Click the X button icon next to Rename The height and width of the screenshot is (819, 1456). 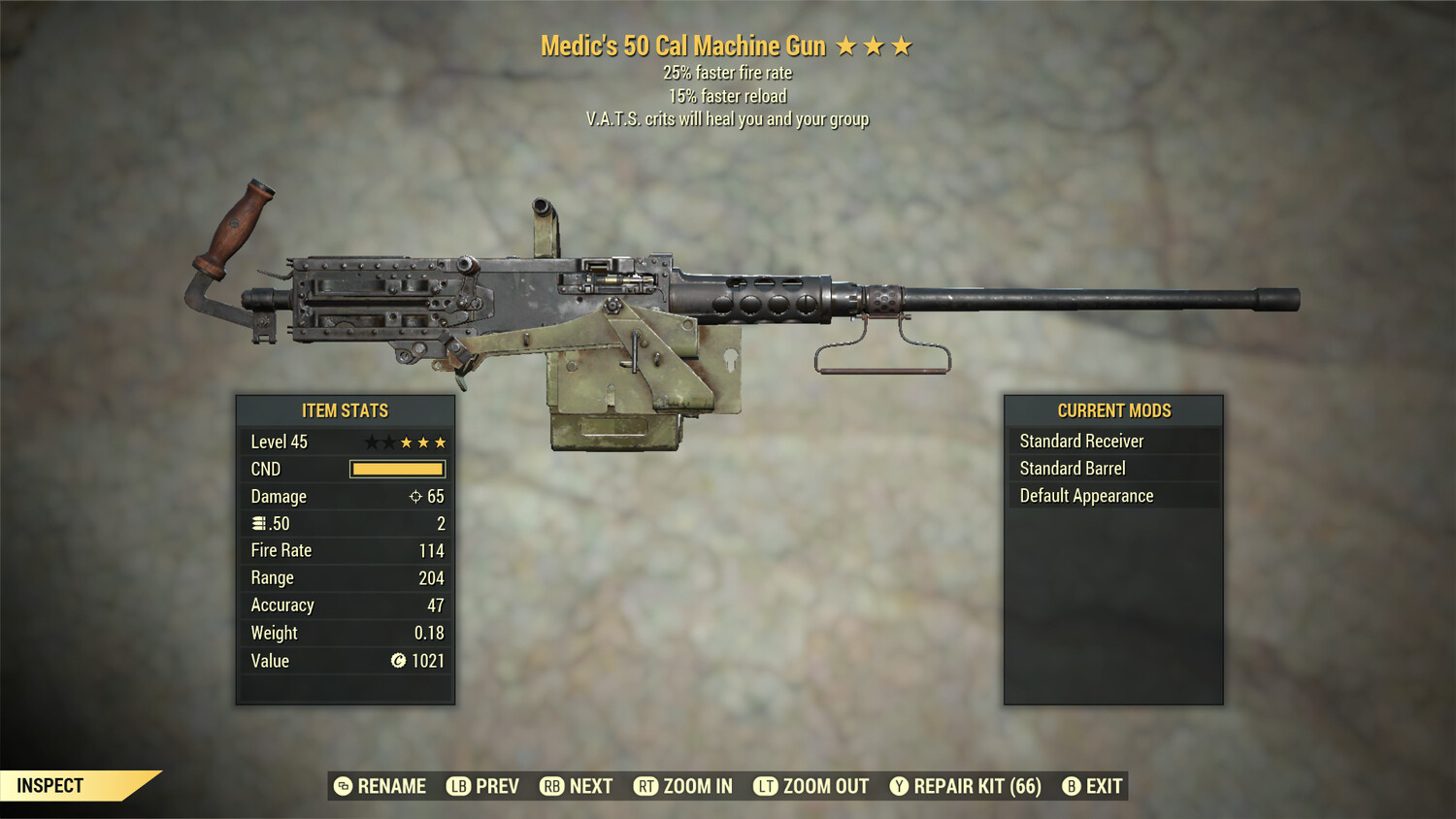click(342, 786)
